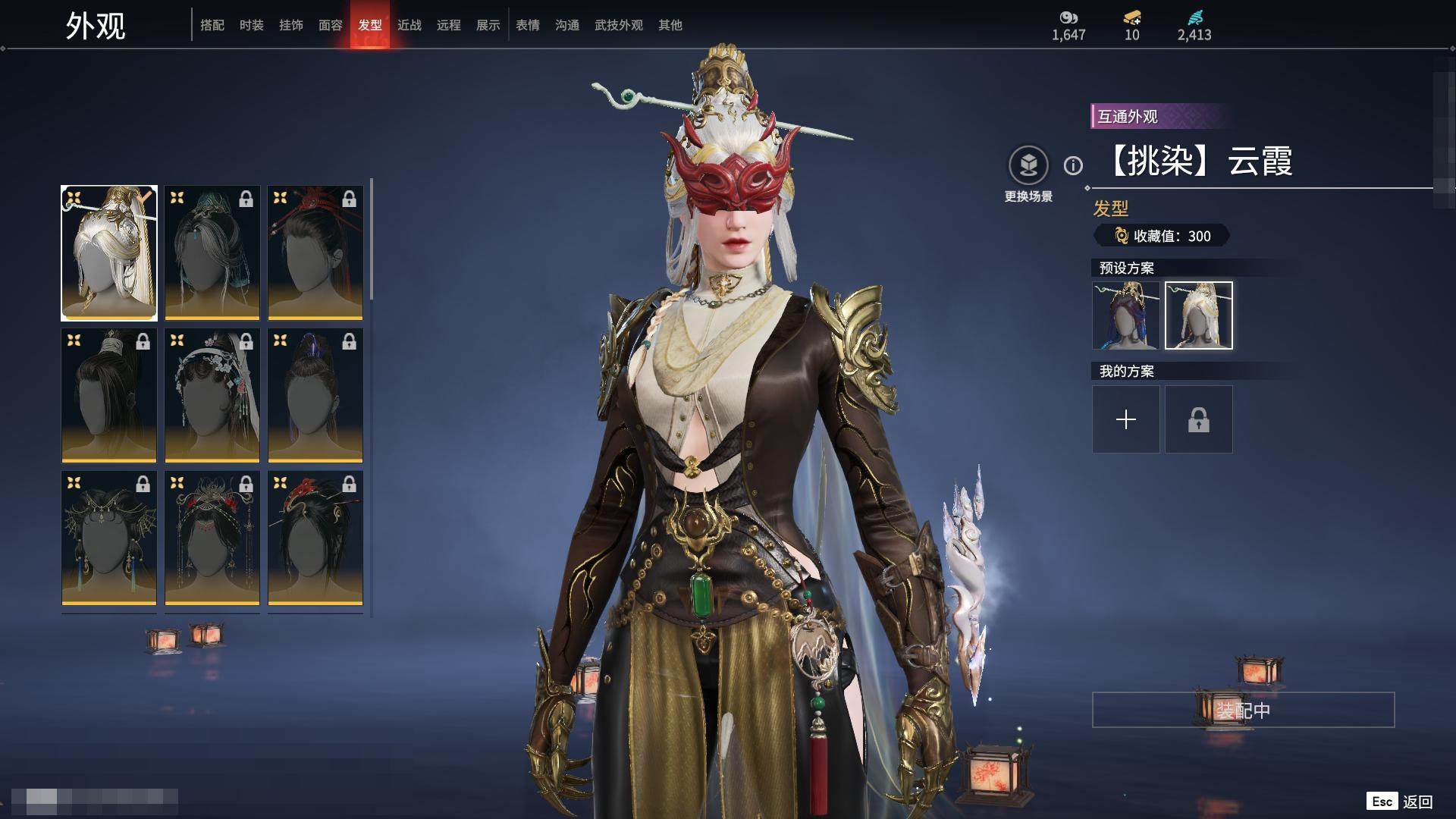Click the locked custom scheme slot
The height and width of the screenshot is (819, 1456).
coord(1199,419)
